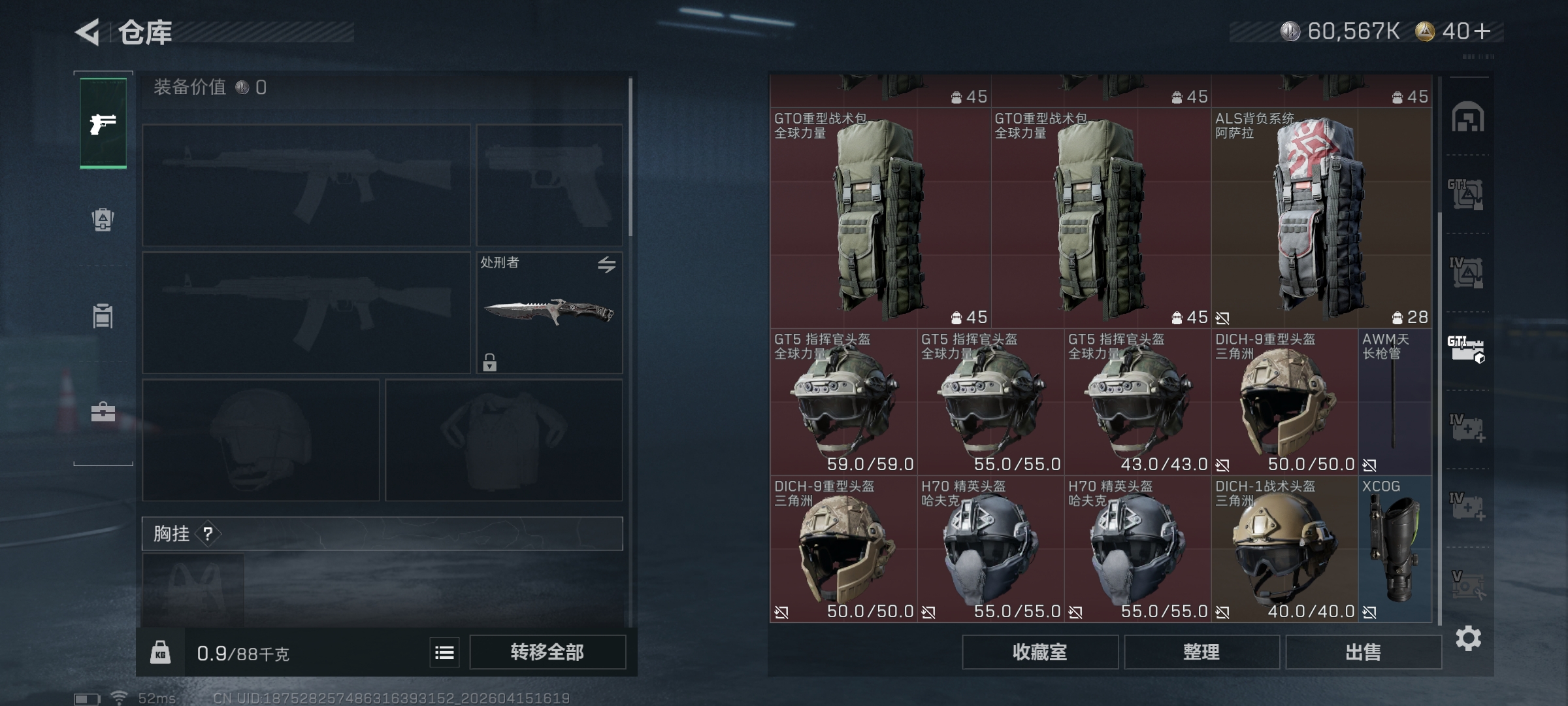Add currency via the plus beside 40
Screen dimensions: 1568x706
click(1482, 31)
